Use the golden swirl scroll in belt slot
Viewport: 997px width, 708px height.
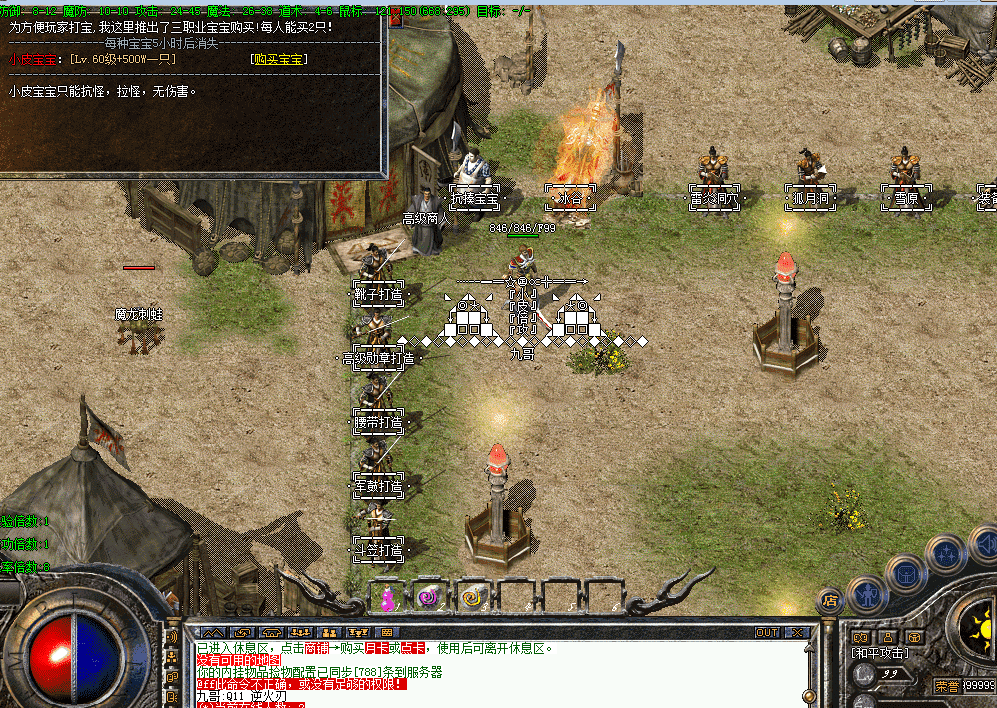471,597
